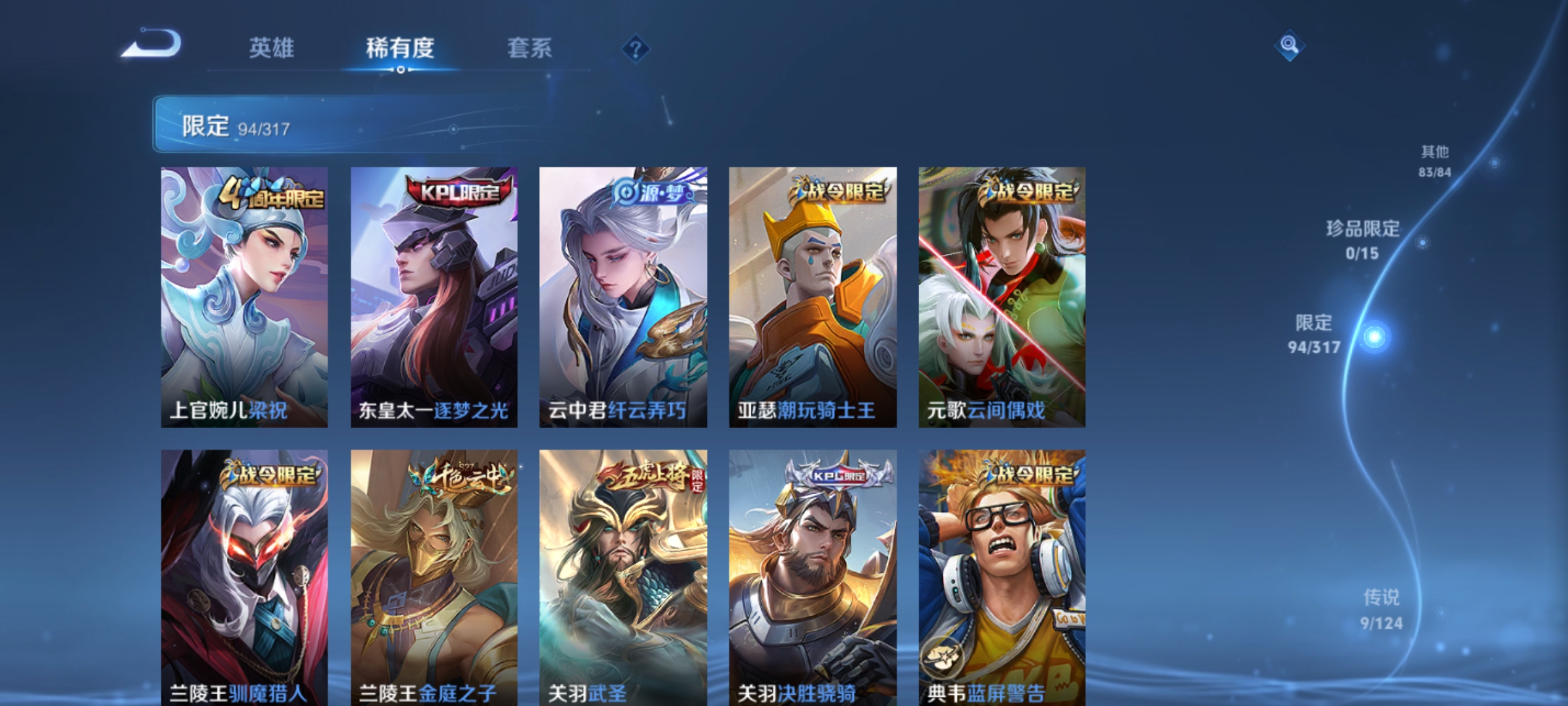Jump to the 其他 83/84 rarity category
This screenshot has height=706, width=1568.
tap(1435, 161)
